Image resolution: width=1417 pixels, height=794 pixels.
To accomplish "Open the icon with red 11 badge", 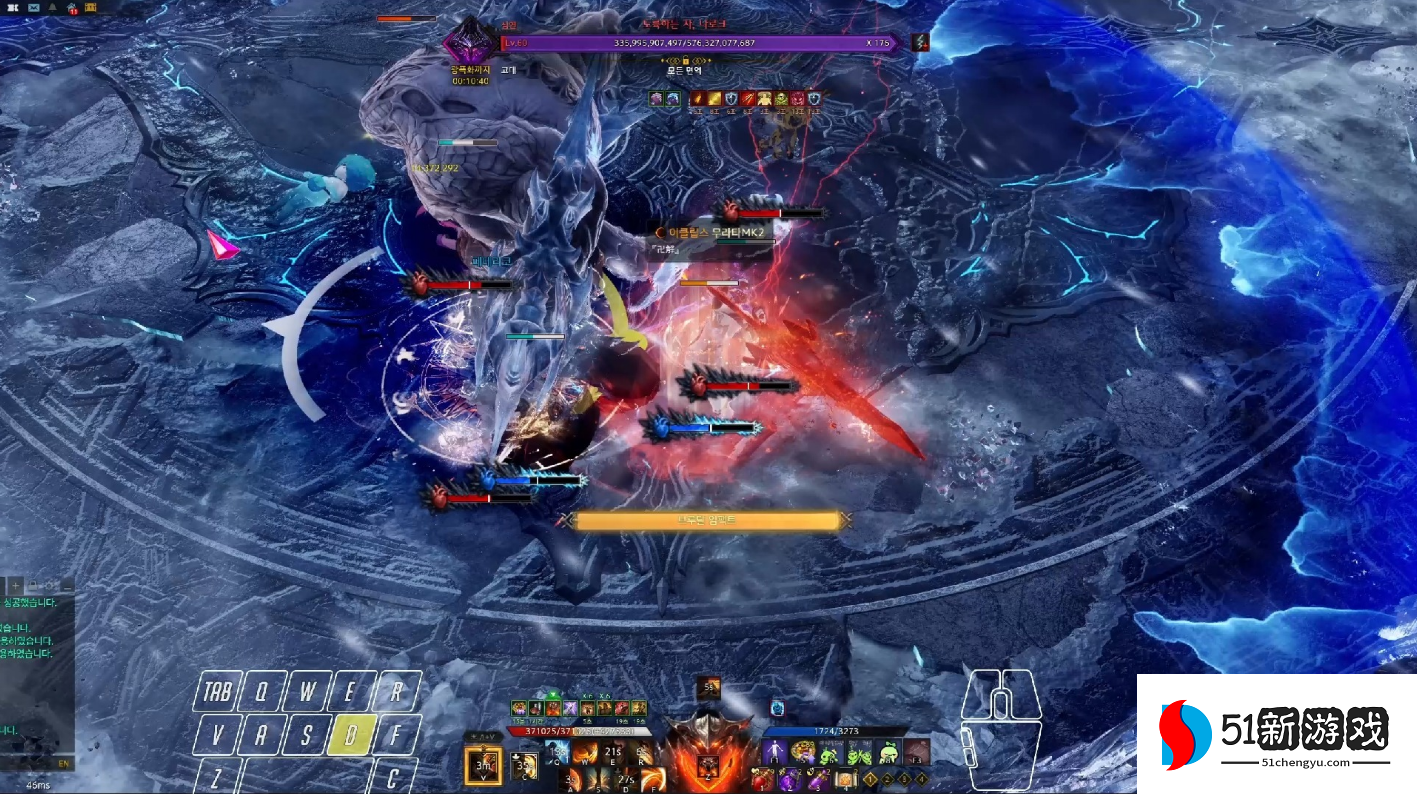I will 73,8.
